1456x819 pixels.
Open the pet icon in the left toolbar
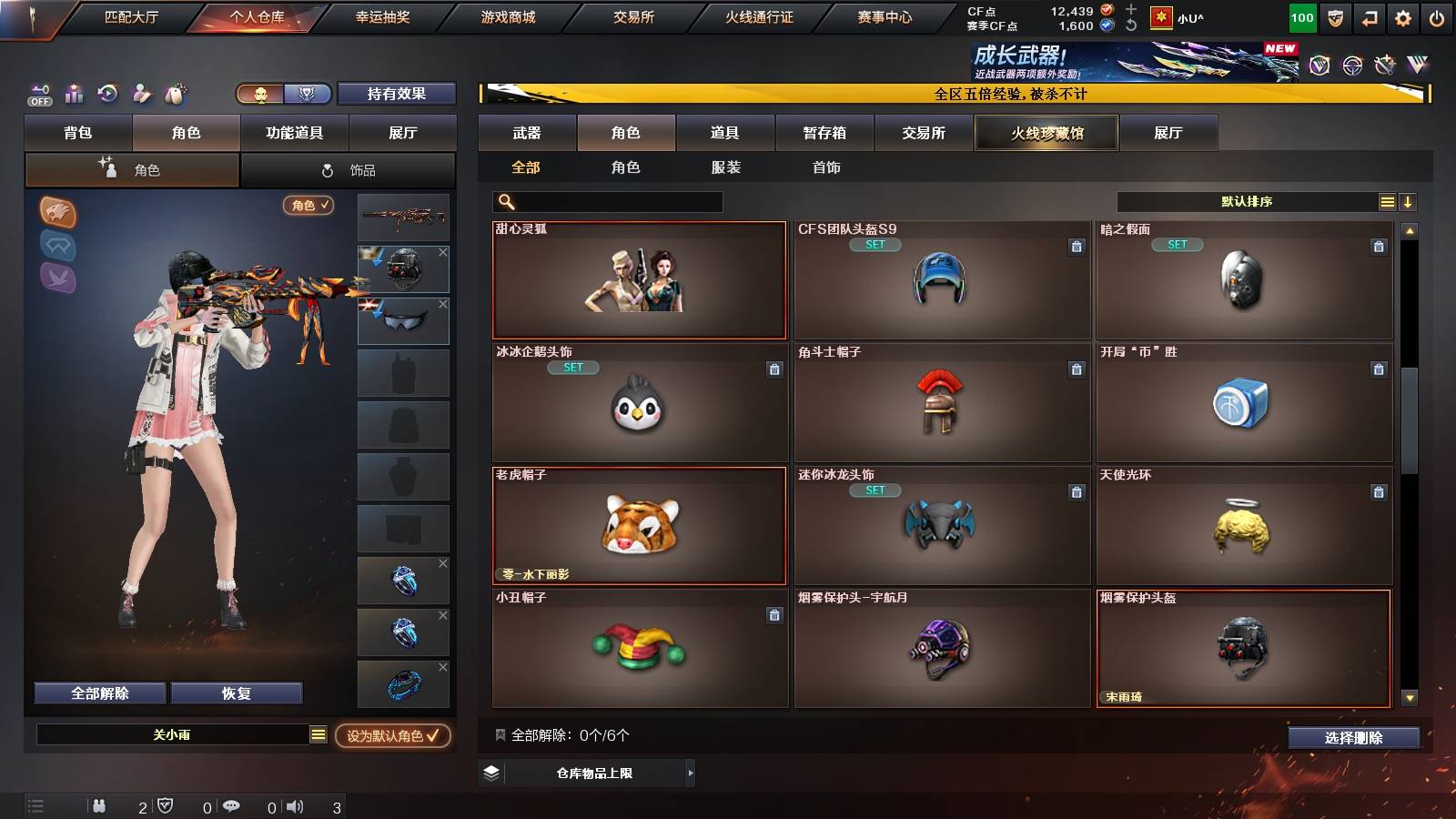[175, 93]
